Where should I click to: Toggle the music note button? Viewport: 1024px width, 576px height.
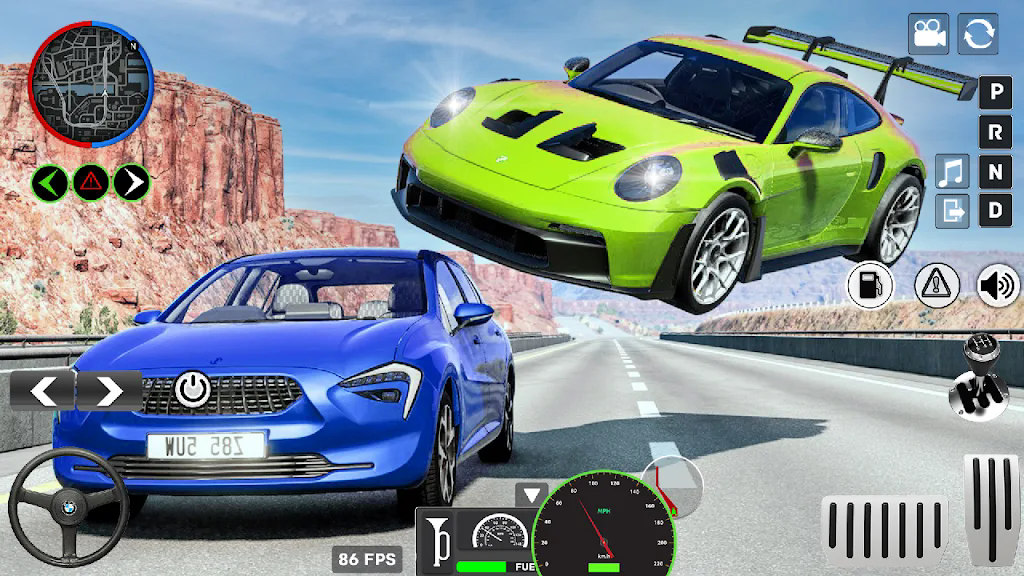tap(952, 172)
